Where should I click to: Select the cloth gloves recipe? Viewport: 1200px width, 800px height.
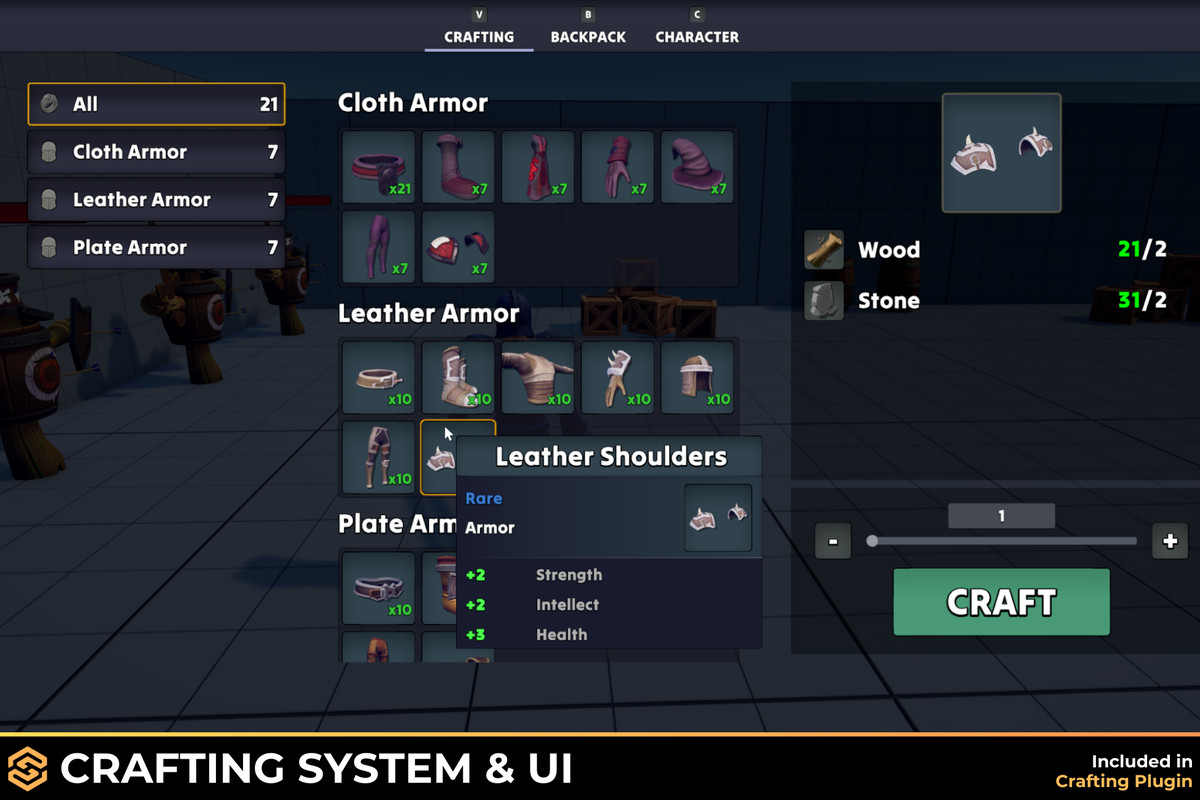coord(618,167)
